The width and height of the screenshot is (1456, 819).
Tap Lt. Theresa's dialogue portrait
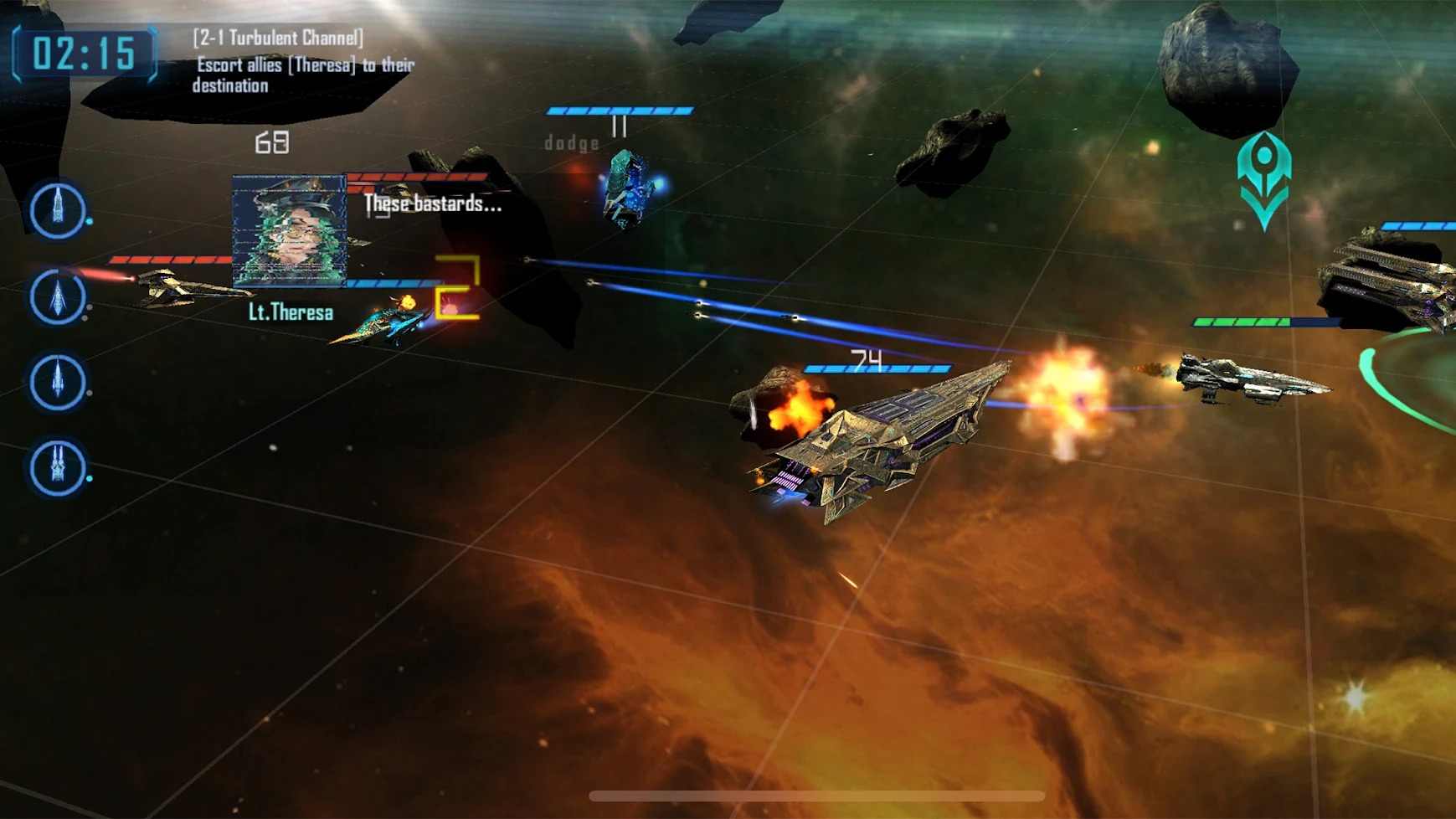(x=289, y=231)
